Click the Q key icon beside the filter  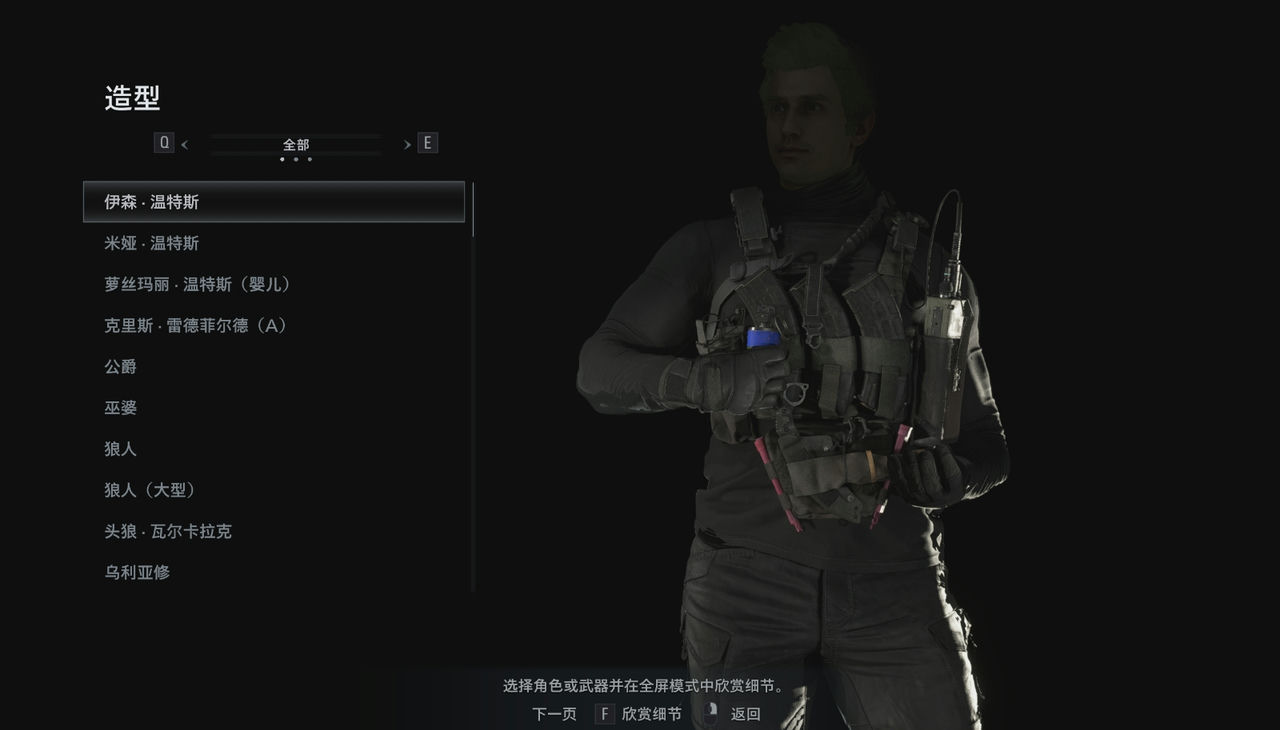(163, 142)
